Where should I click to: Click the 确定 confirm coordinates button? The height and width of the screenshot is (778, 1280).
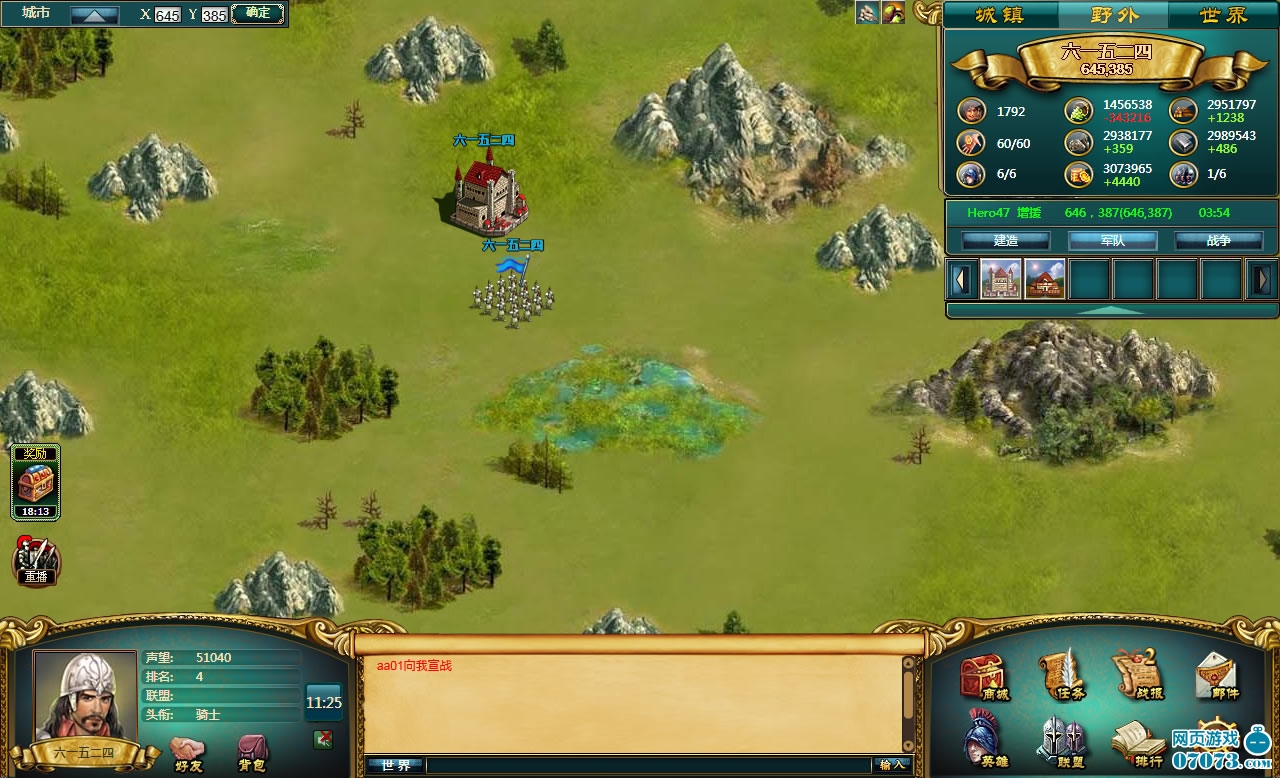[x=257, y=13]
